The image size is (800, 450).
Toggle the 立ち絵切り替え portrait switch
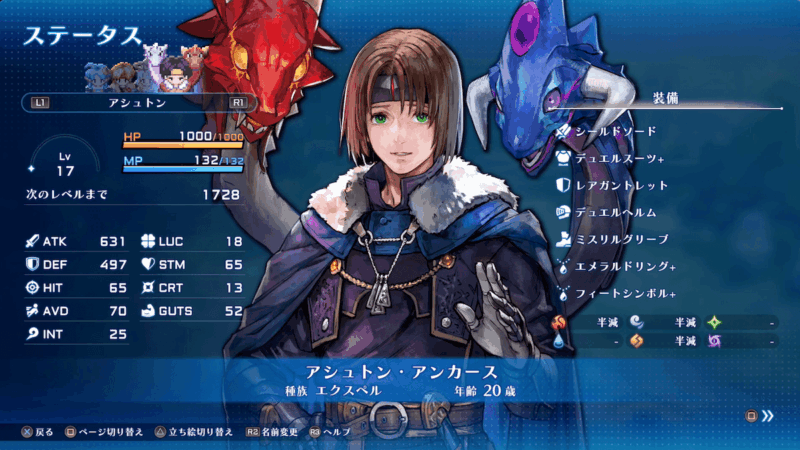click(193, 432)
